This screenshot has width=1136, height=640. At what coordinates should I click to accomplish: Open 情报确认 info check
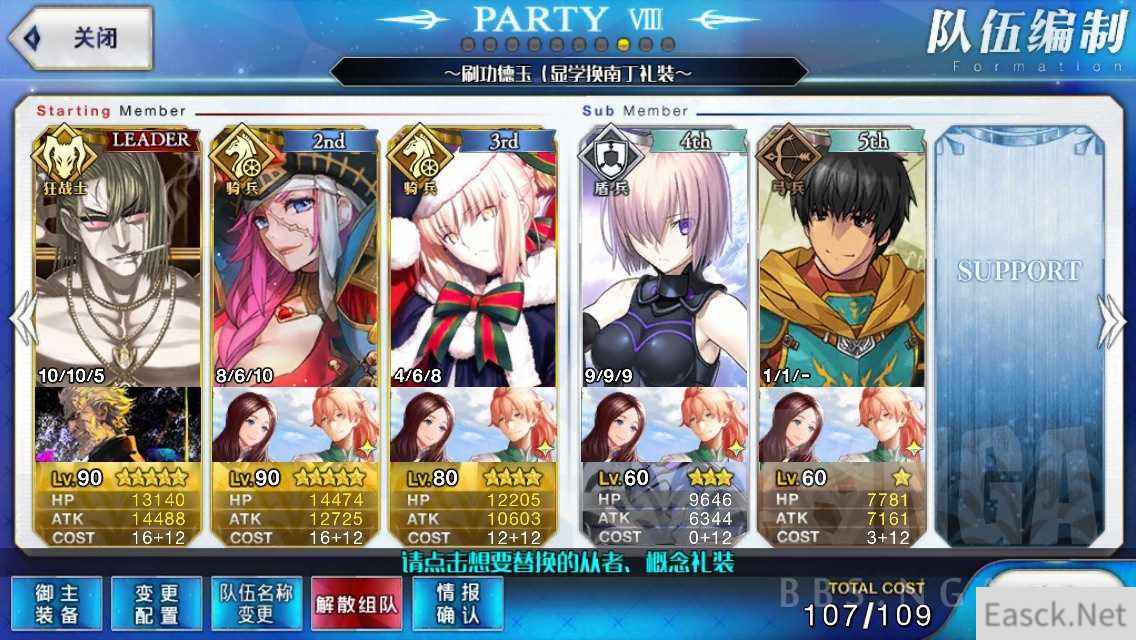pos(457,603)
